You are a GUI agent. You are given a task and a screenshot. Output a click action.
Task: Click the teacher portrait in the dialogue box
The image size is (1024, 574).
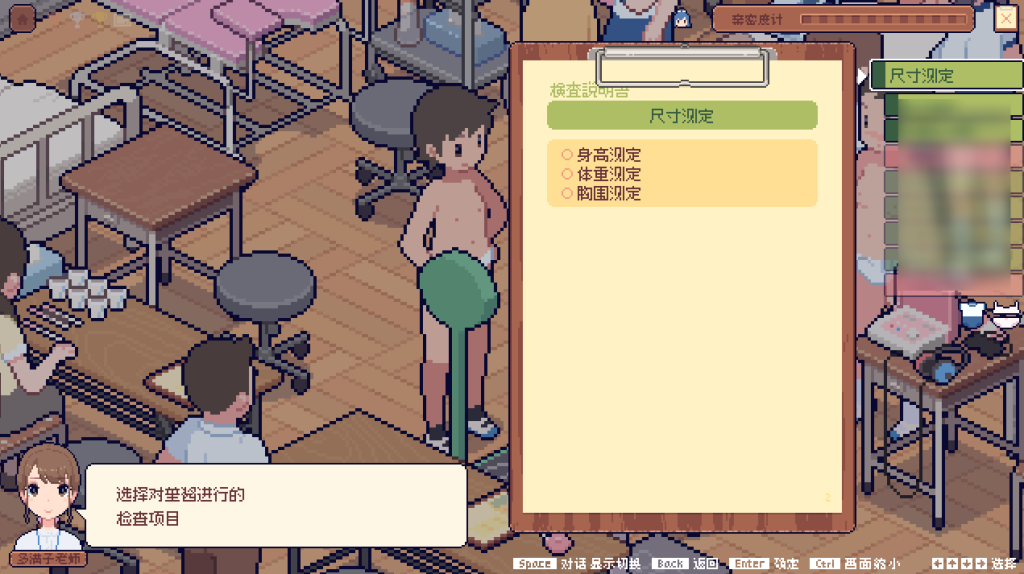tap(47, 498)
